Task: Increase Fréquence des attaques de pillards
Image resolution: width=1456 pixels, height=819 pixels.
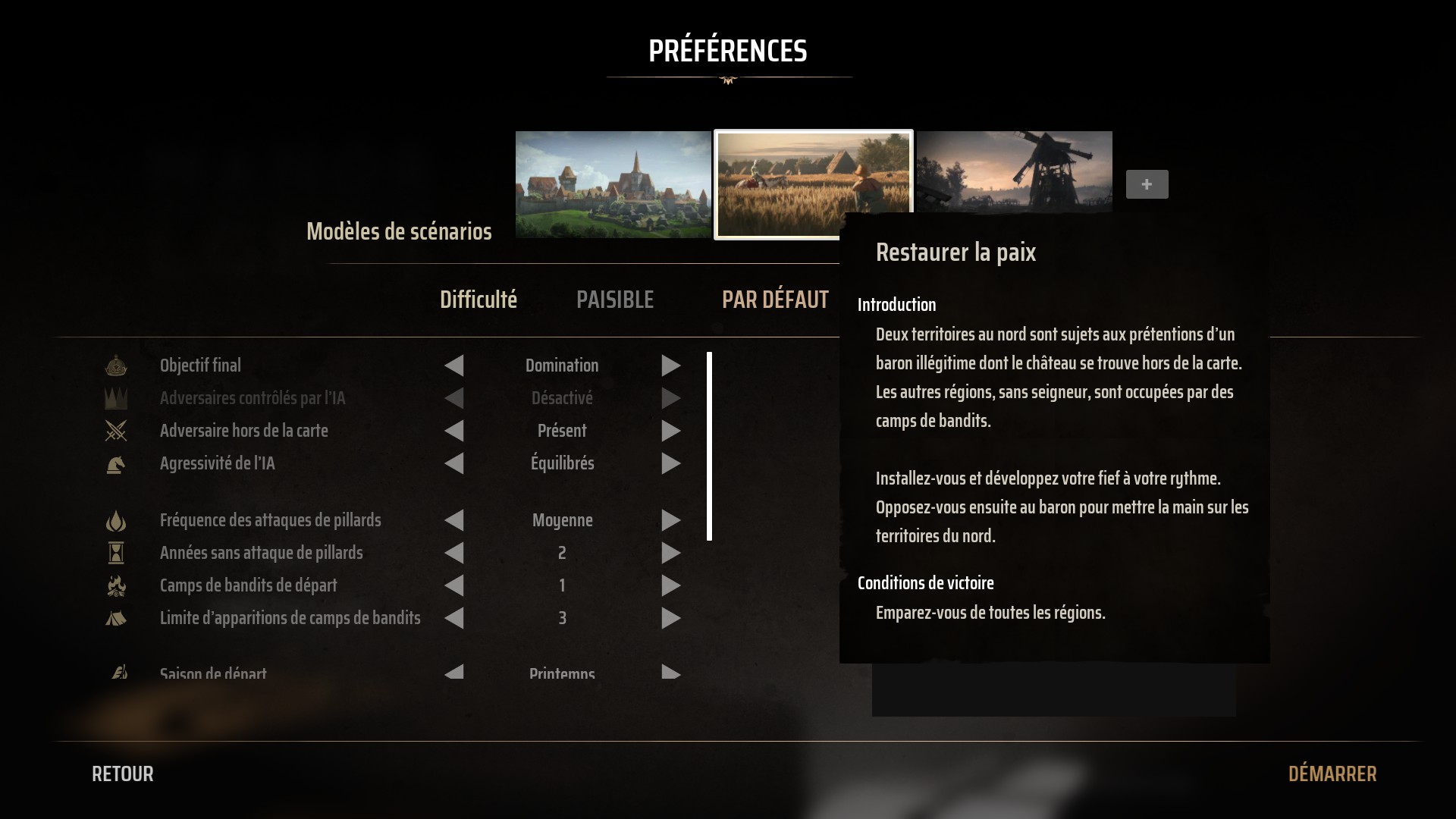Action: pyautogui.click(x=670, y=520)
